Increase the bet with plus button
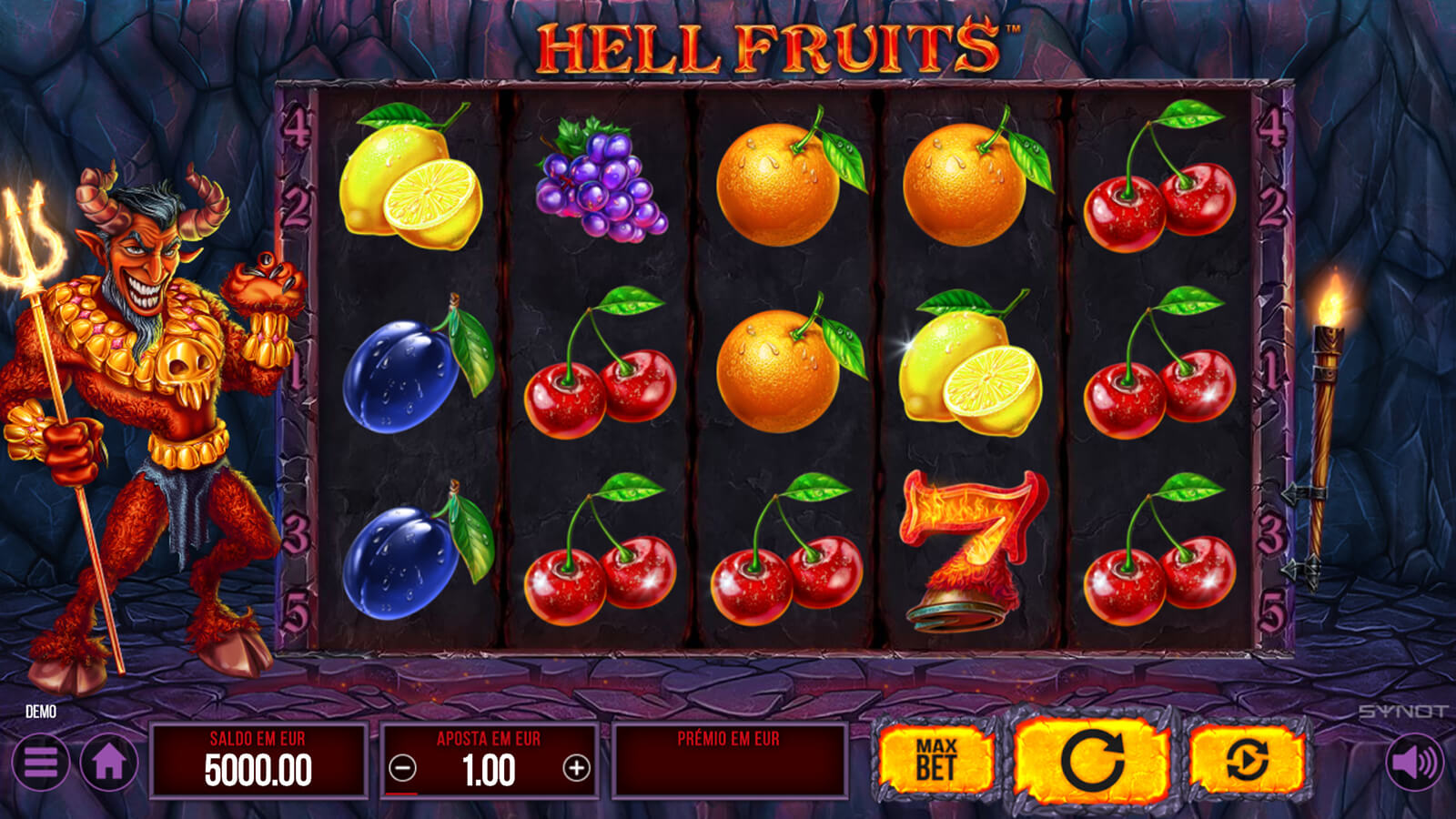The width and height of the screenshot is (1456, 819). 576,769
